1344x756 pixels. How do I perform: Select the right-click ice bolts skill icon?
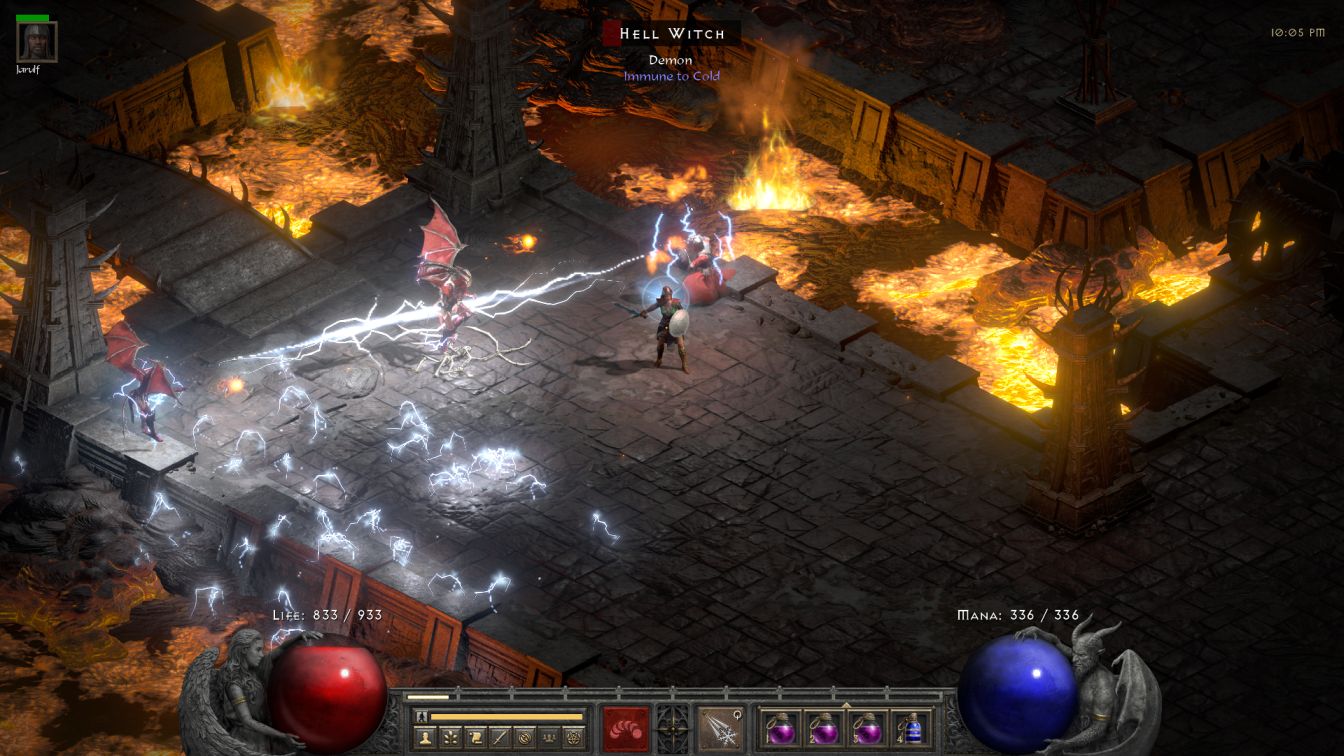[719, 728]
